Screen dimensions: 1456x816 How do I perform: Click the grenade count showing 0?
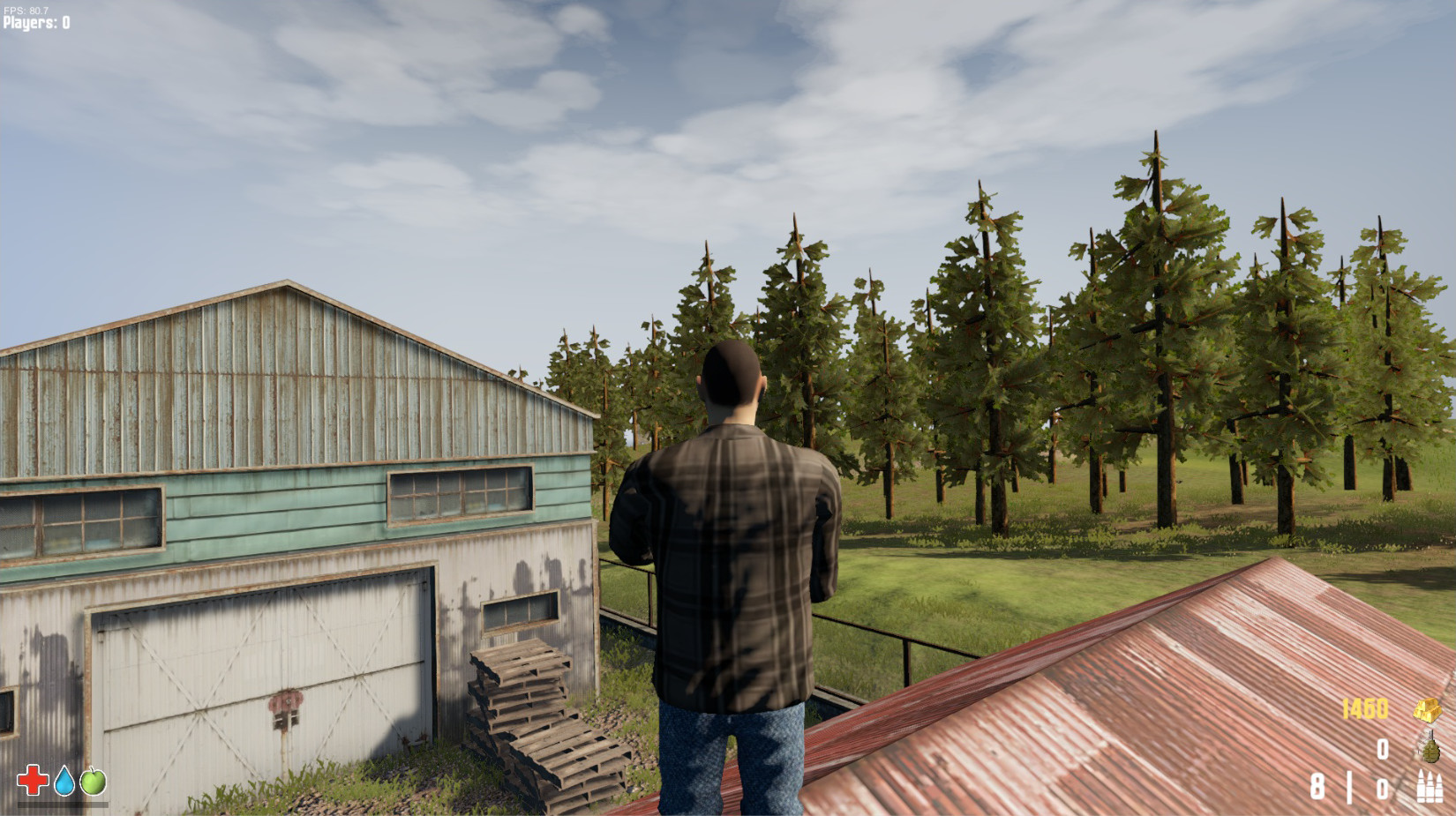[1383, 749]
